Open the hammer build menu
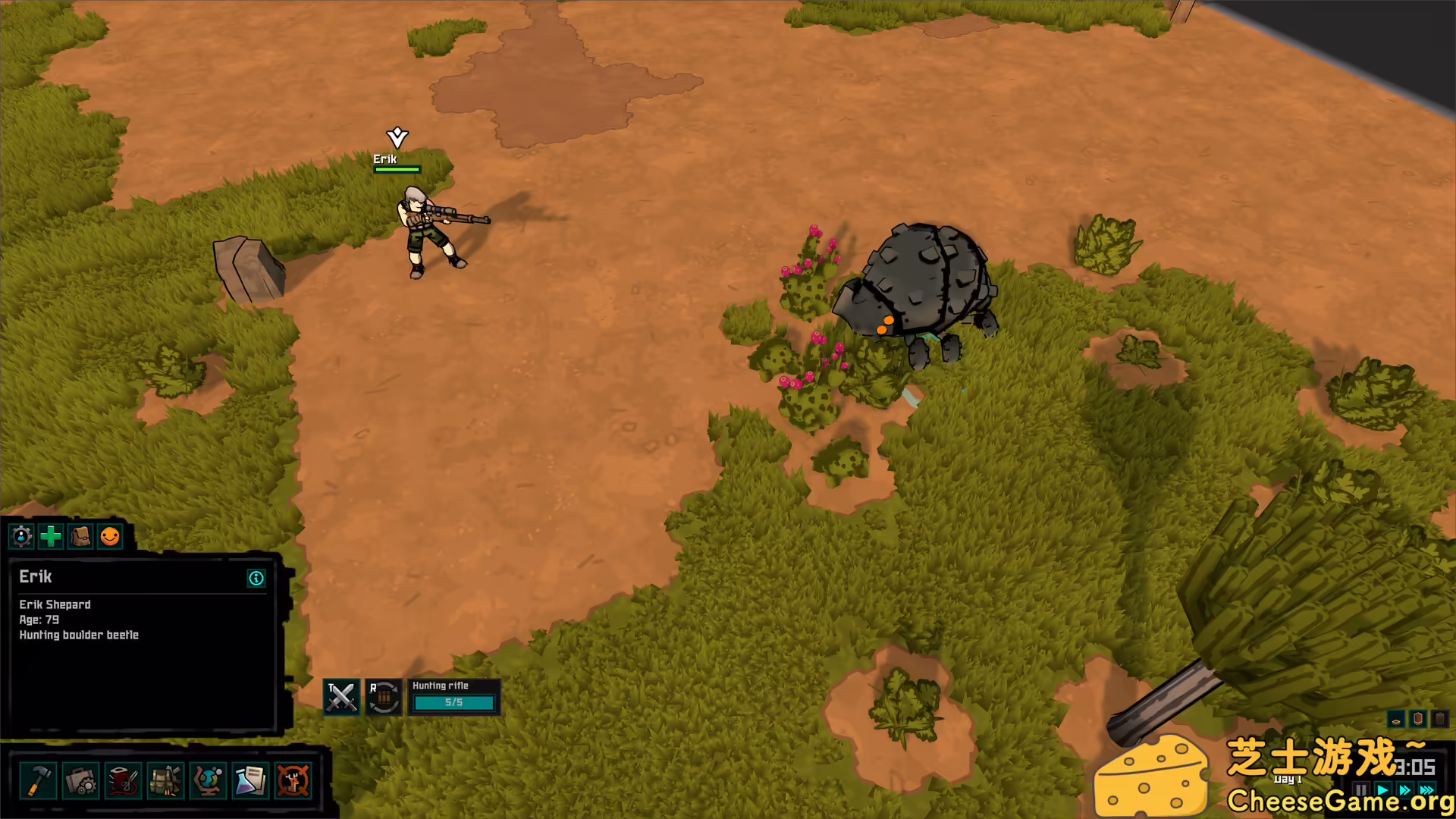The width and height of the screenshot is (1456, 819). point(38,780)
